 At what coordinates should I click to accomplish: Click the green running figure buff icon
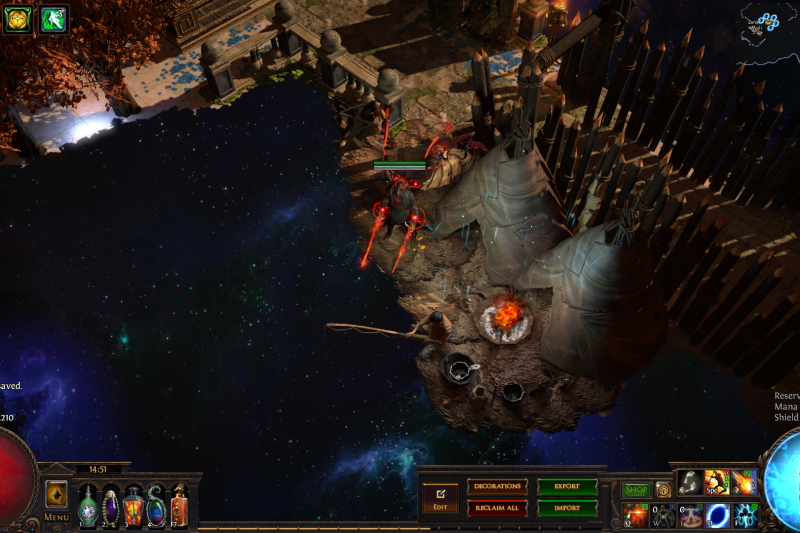[x=53, y=18]
